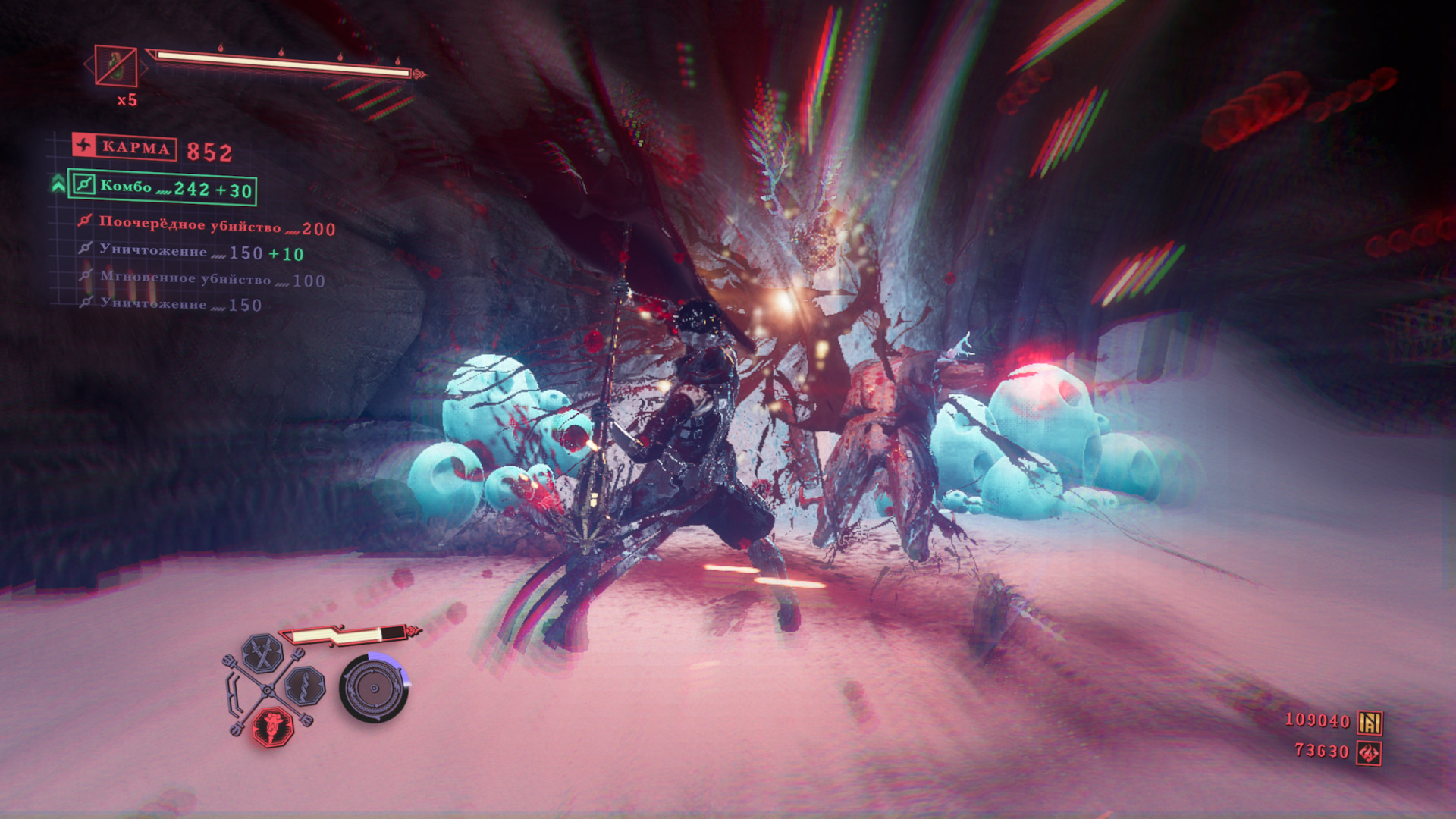Choose the twisted spiral ability icon
1456x819 pixels.
click(x=305, y=686)
